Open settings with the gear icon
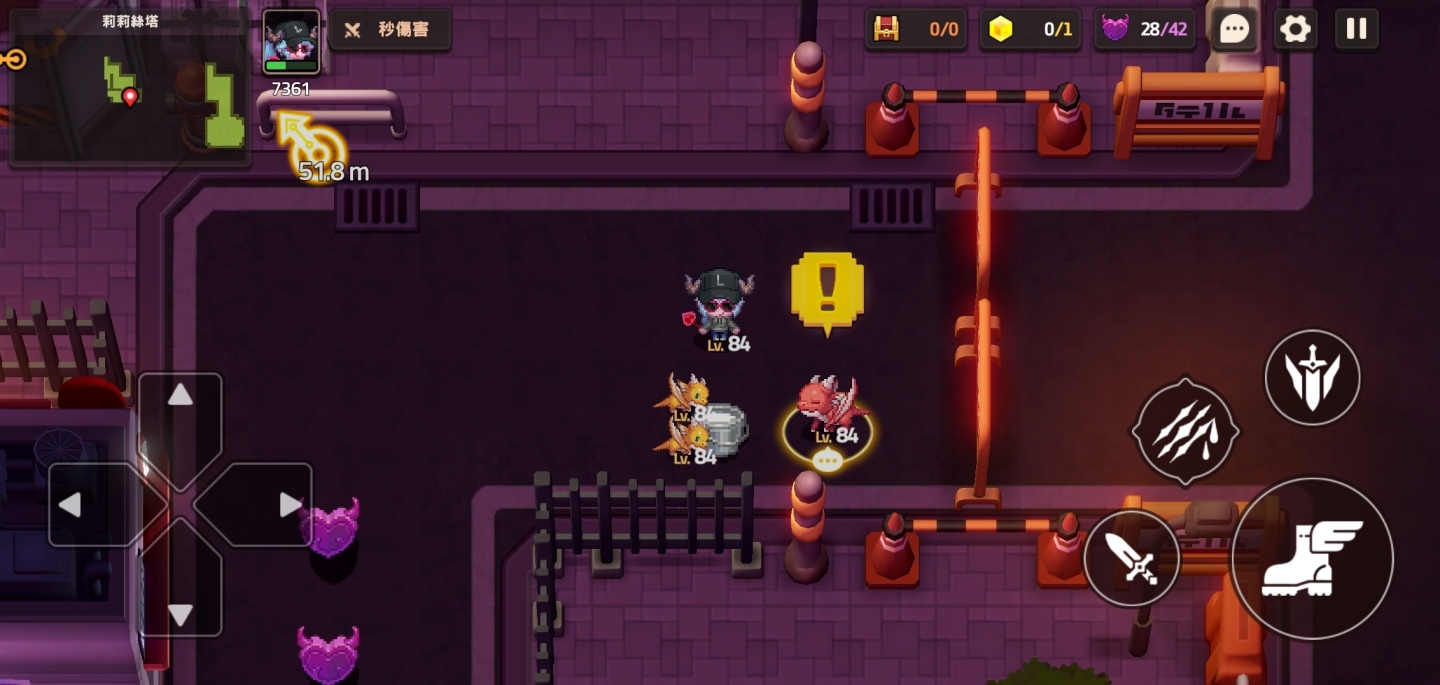Viewport: 1440px width, 685px height. click(1295, 29)
